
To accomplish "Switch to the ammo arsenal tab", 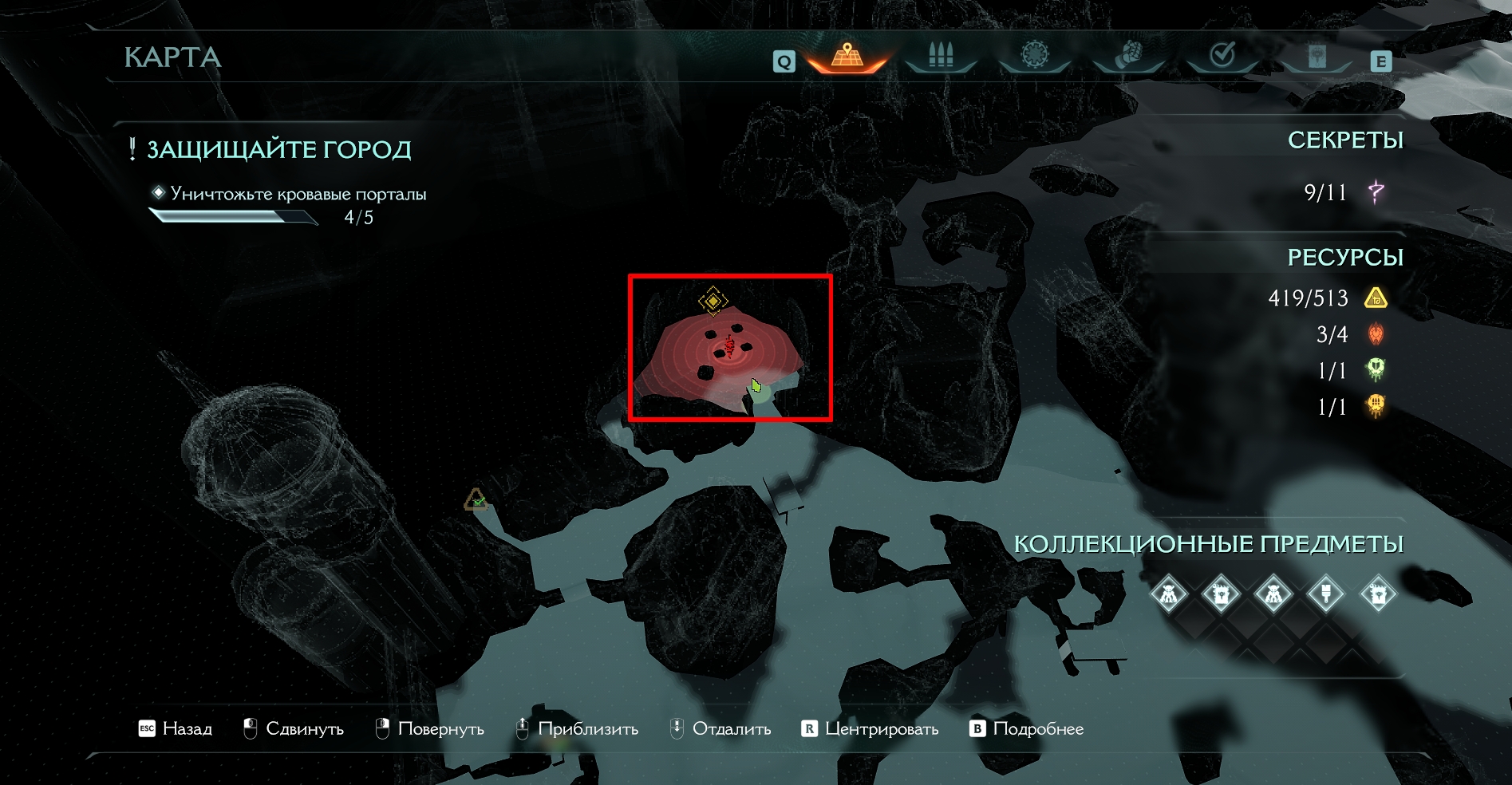I will pyautogui.click(x=941, y=56).
